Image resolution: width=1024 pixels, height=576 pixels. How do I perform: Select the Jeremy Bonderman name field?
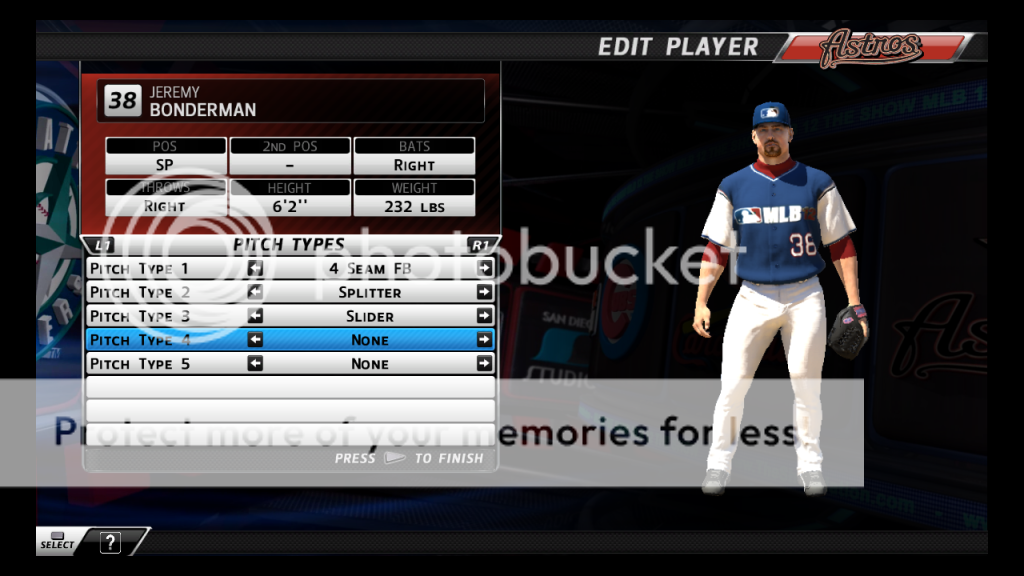[x=290, y=101]
